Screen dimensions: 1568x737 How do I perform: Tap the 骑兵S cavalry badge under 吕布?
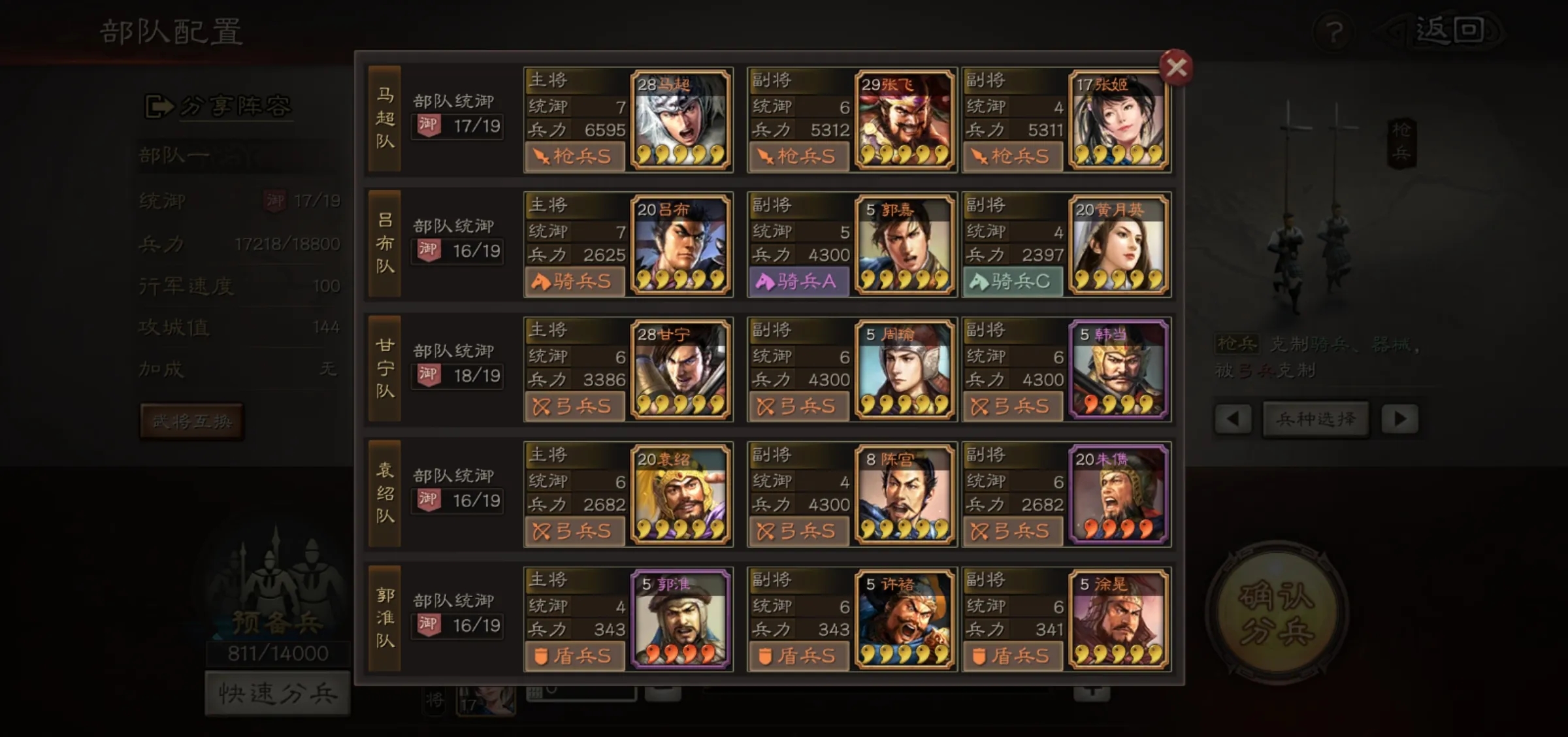575,282
